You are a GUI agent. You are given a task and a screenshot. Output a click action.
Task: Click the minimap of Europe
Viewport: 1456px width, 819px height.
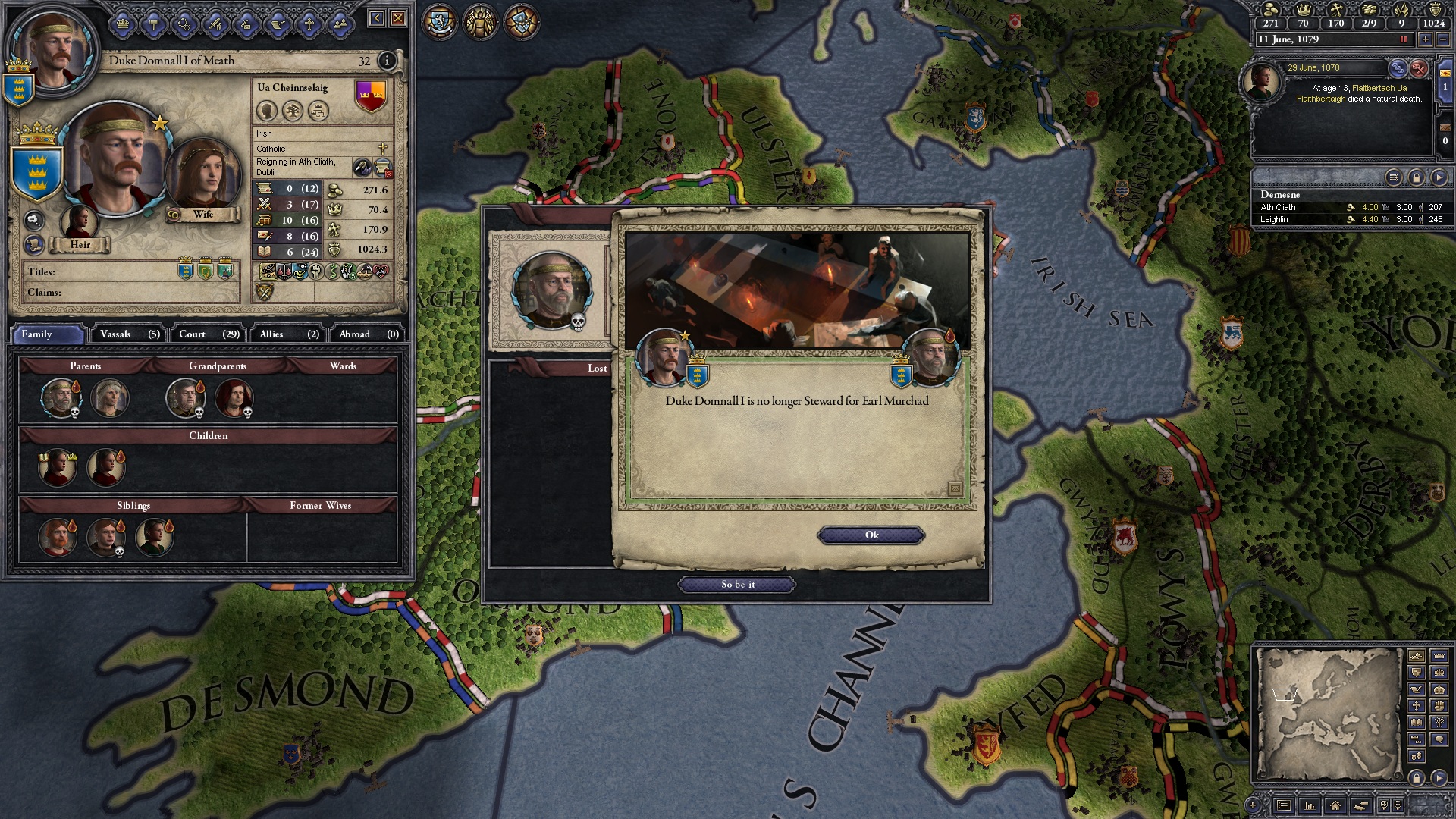click(1329, 713)
